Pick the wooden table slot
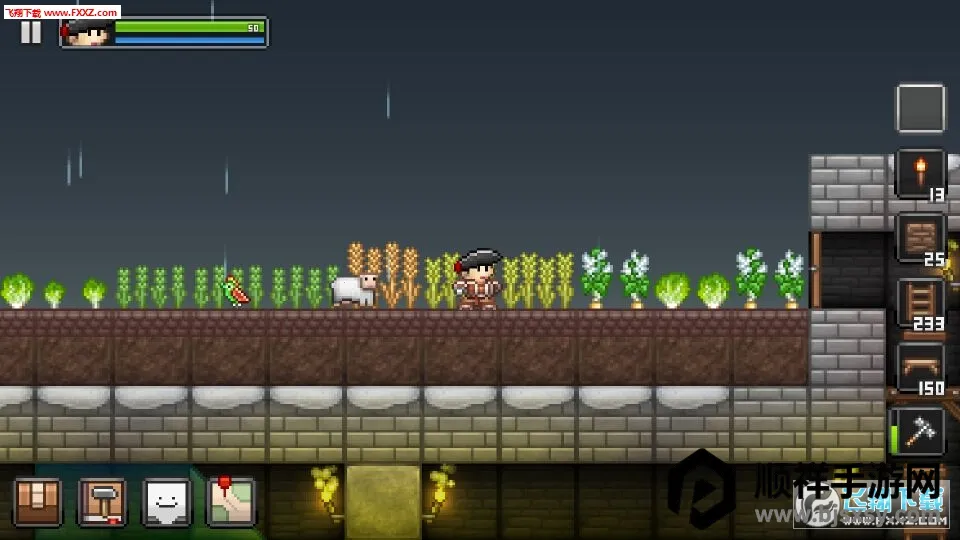Image resolution: width=960 pixels, height=540 pixels. 920,368
